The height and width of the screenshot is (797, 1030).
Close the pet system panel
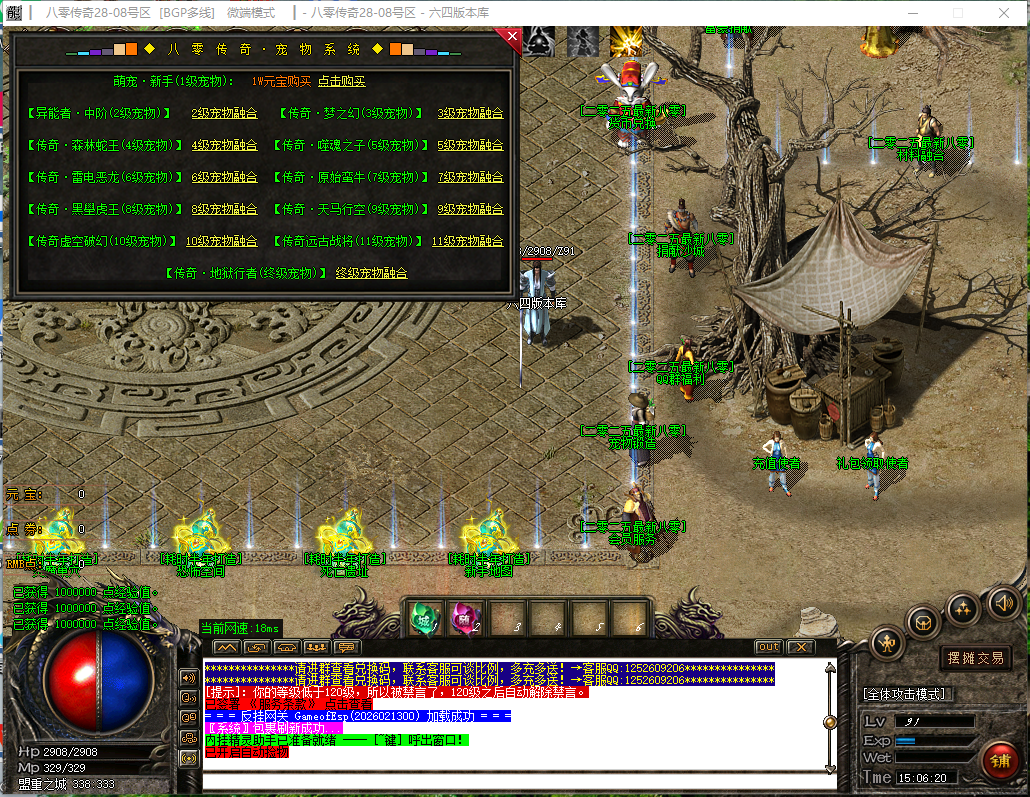pos(512,37)
